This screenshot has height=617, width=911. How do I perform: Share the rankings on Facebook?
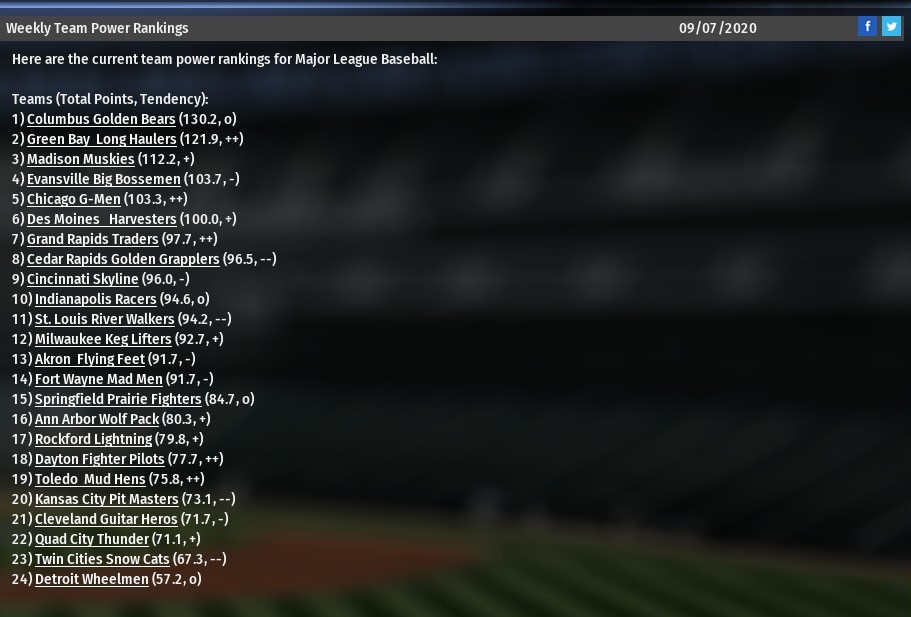tap(867, 27)
